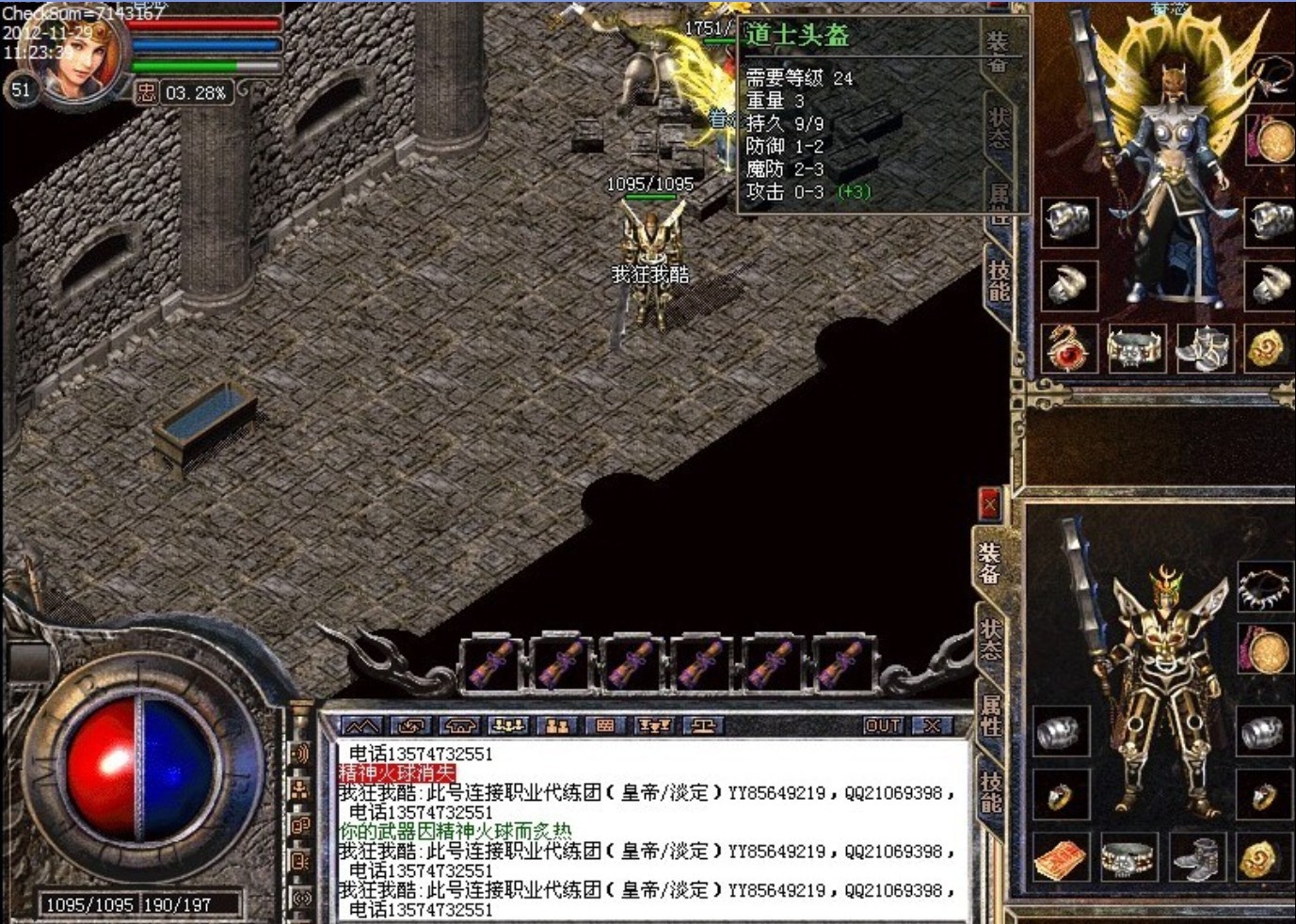The height and width of the screenshot is (924, 1296).
Task: Close the chat window with its X button
Action: (932, 725)
